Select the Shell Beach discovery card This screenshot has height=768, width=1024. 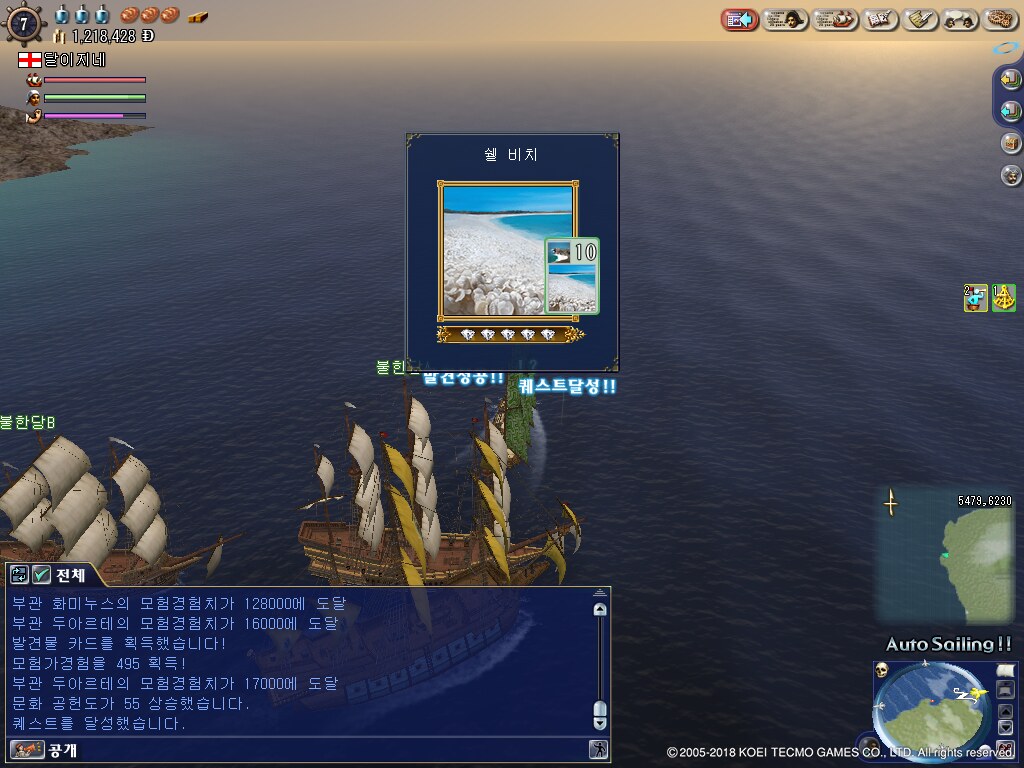[508, 250]
